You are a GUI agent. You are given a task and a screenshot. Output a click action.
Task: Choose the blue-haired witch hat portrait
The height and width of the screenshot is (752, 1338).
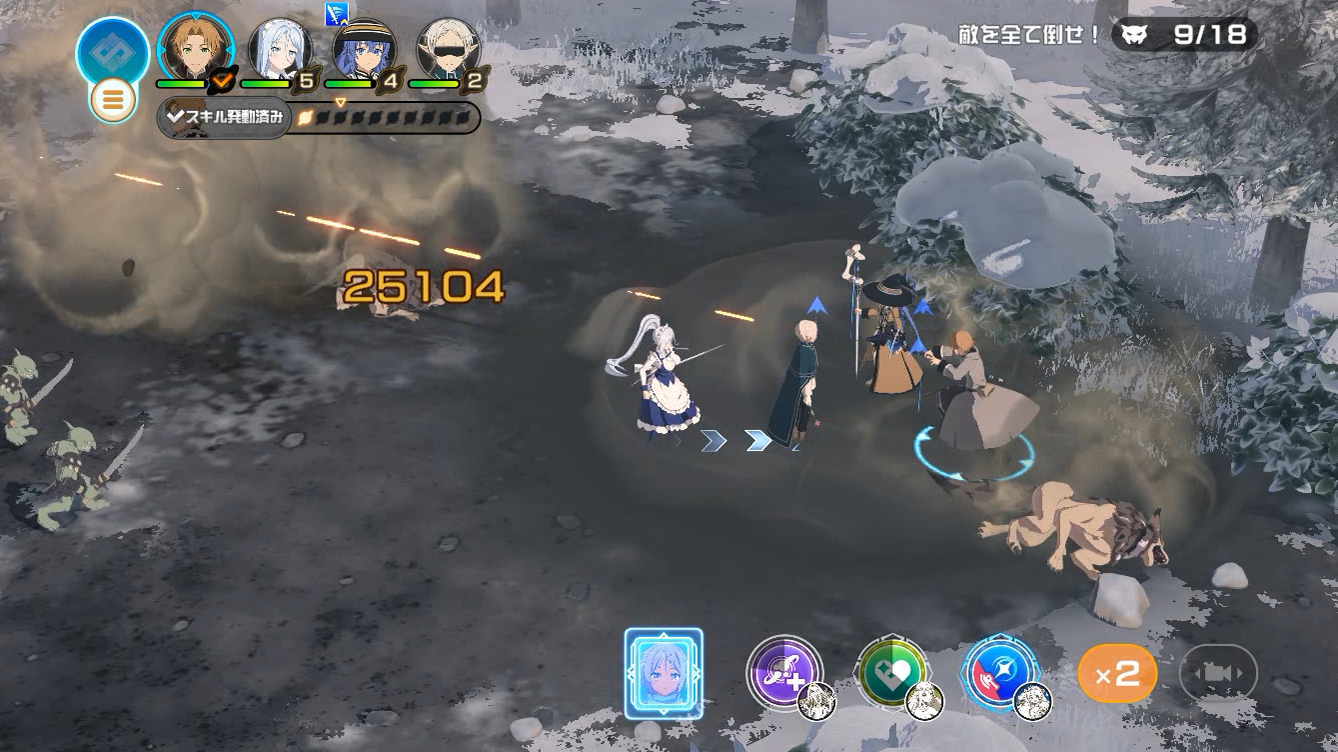364,48
